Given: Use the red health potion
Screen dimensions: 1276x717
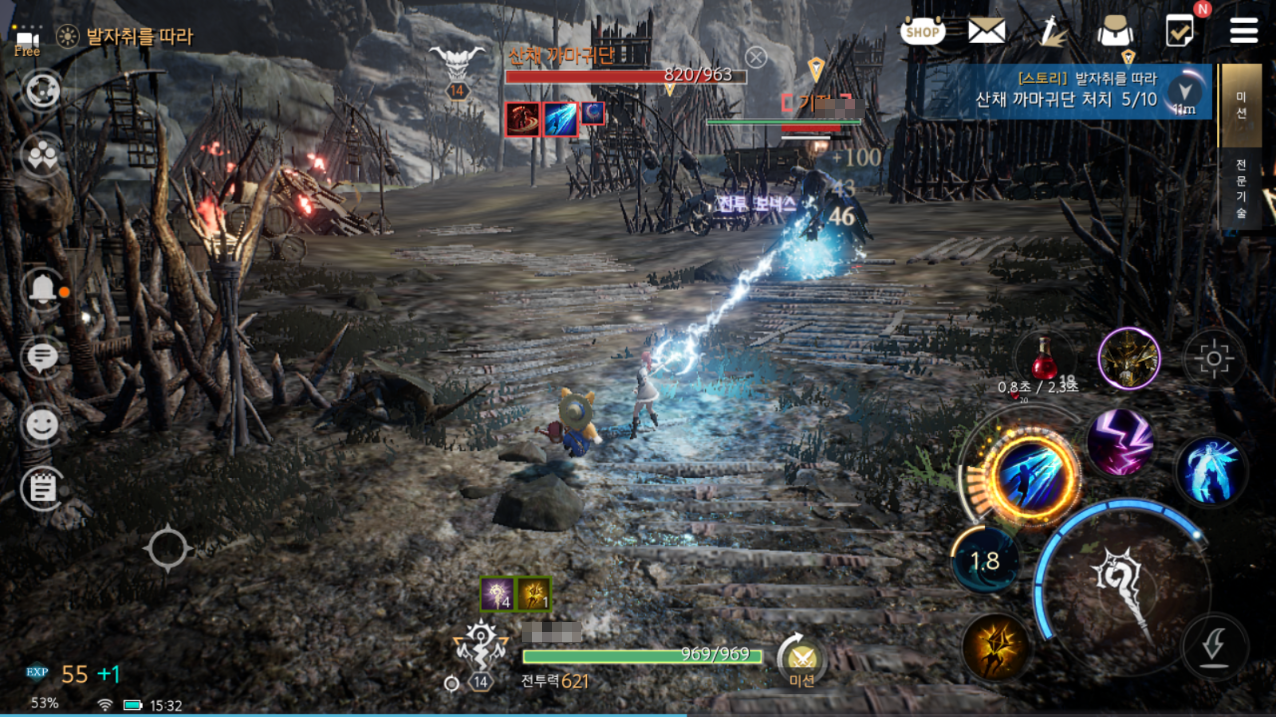Looking at the screenshot, I should [1044, 358].
